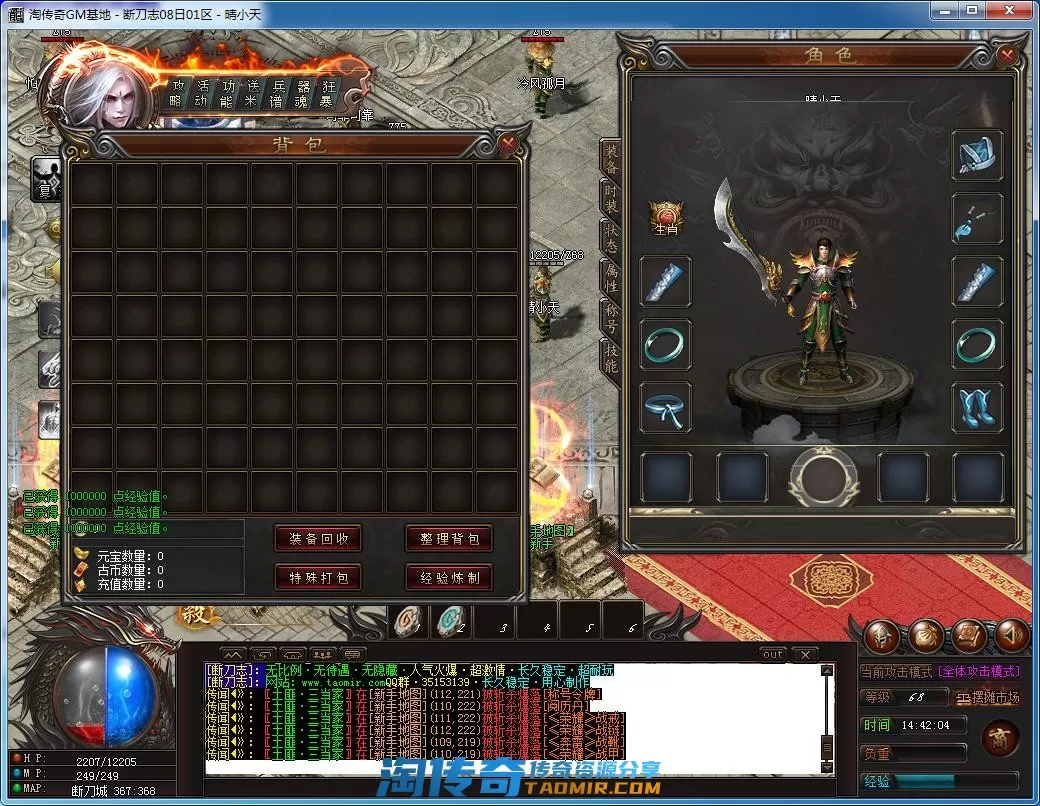Choose the blue belt equipment slot
This screenshot has width=1040, height=806.
coord(665,407)
